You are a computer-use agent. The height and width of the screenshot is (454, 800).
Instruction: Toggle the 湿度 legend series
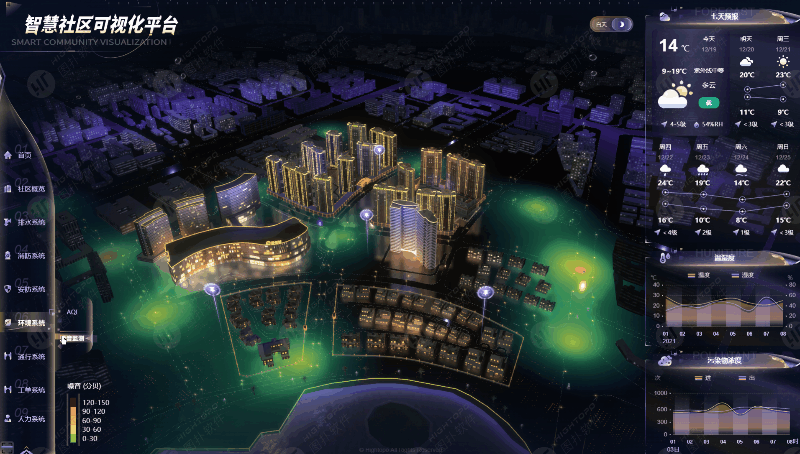pos(742,274)
